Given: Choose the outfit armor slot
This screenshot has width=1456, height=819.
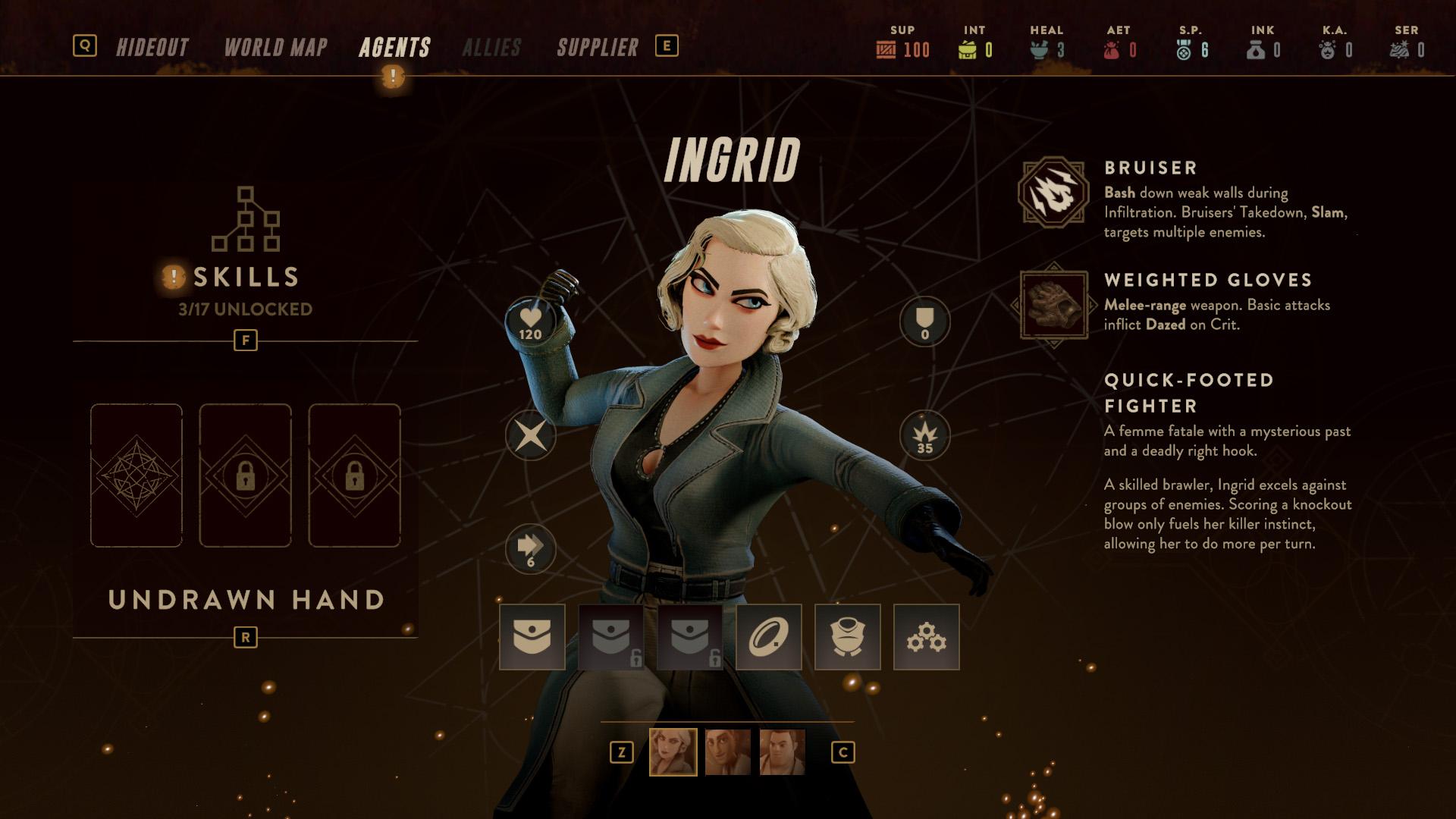Looking at the screenshot, I should click(x=848, y=637).
